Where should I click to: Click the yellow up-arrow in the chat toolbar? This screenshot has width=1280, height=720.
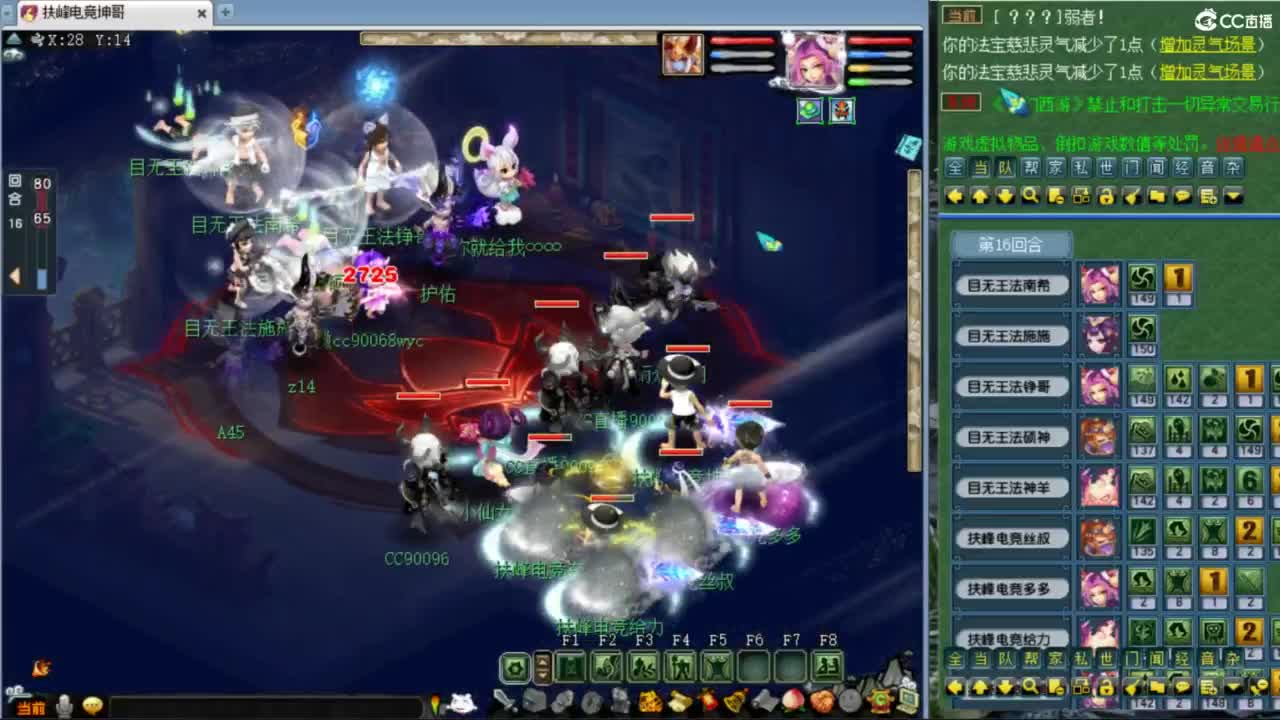[x=979, y=196]
